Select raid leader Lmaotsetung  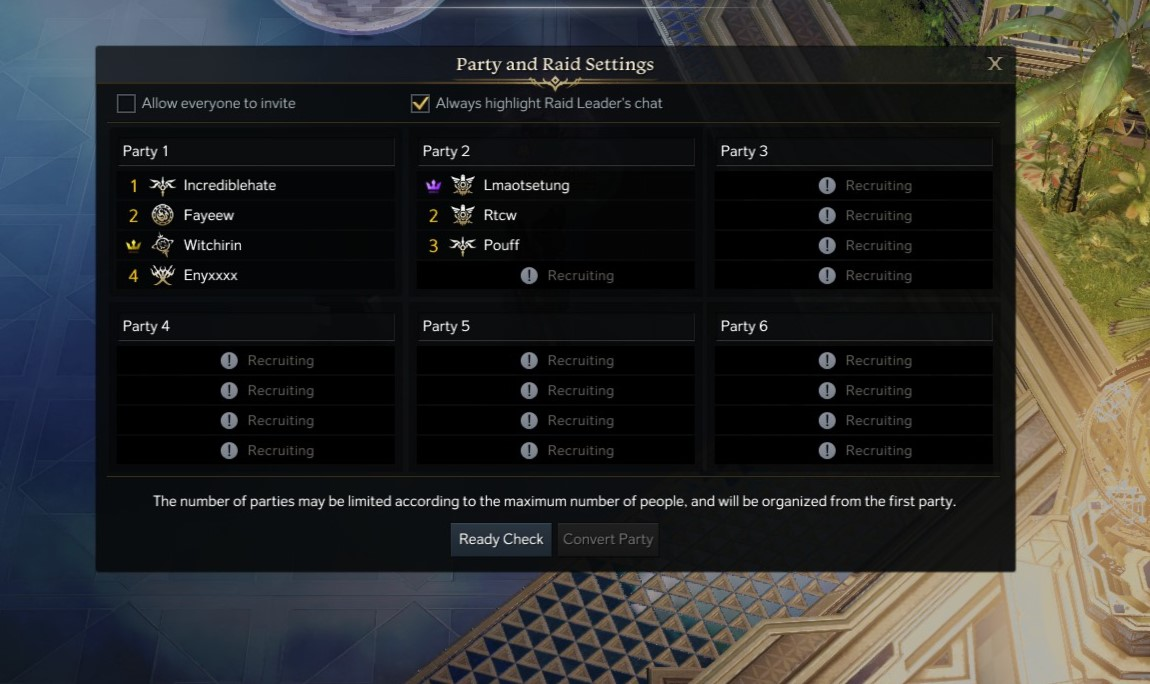pos(526,185)
